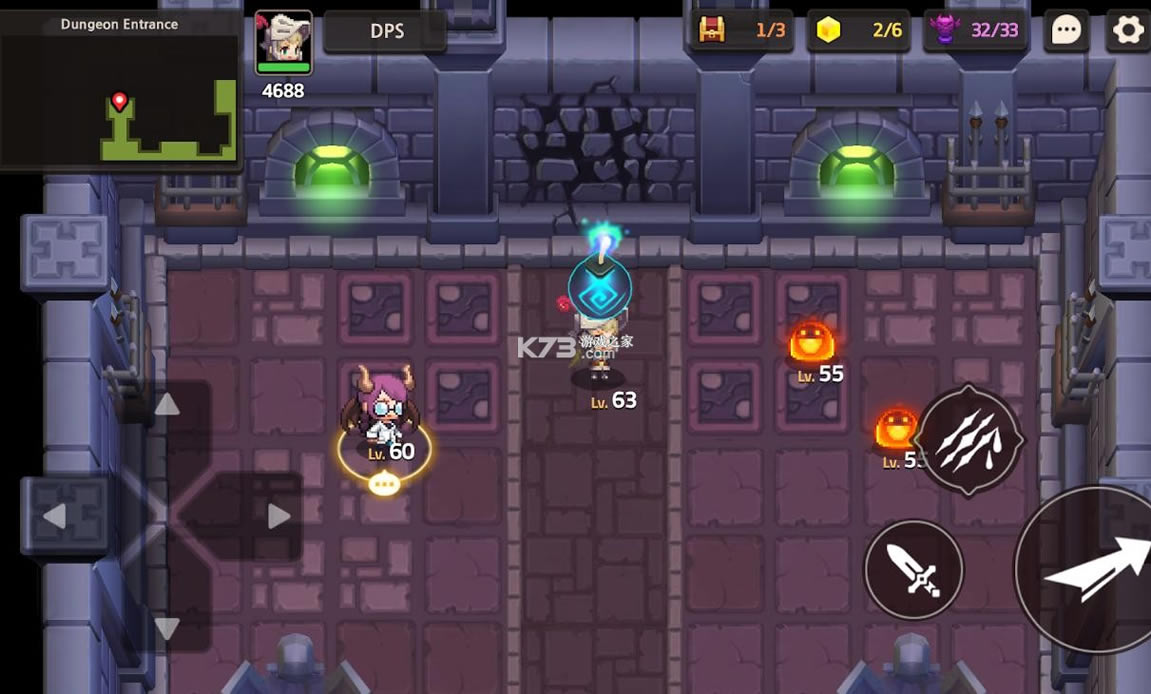The height and width of the screenshot is (694, 1151).
Task: Tap the DPS button
Action: coord(386,31)
